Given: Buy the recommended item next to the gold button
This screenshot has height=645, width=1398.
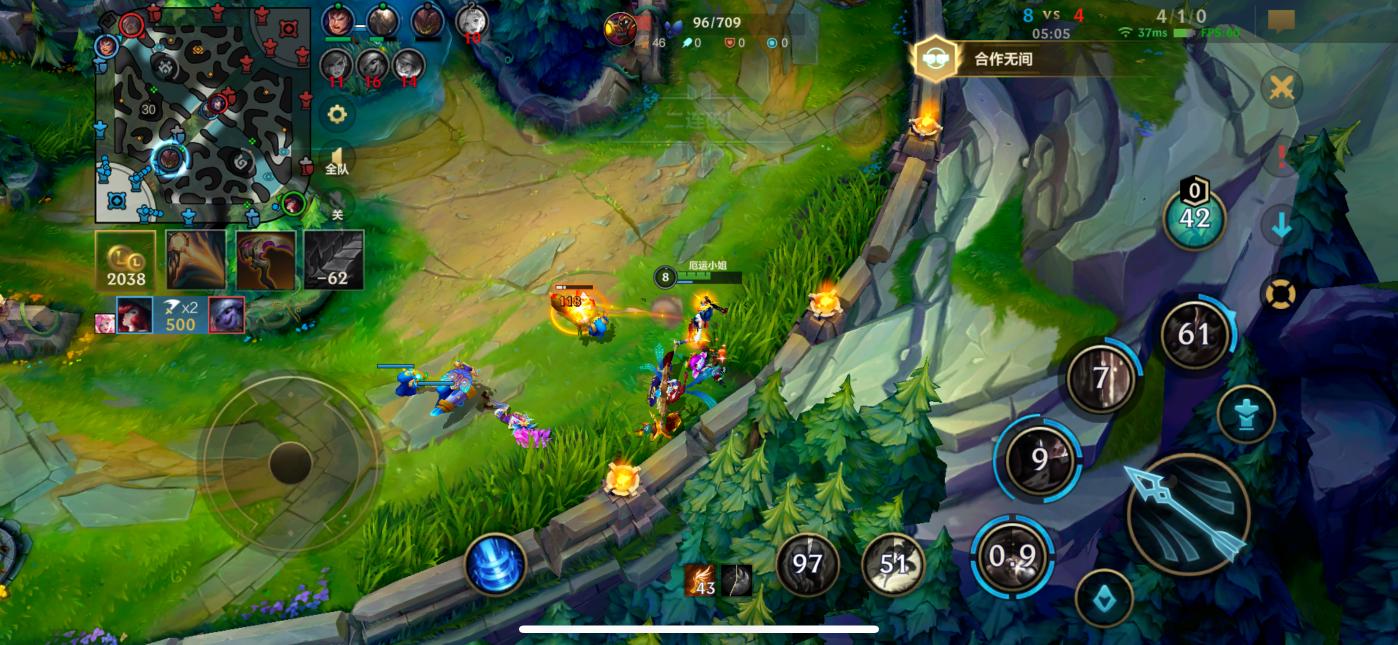Looking at the screenshot, I should pyautogui.click(x=196, y=261).
